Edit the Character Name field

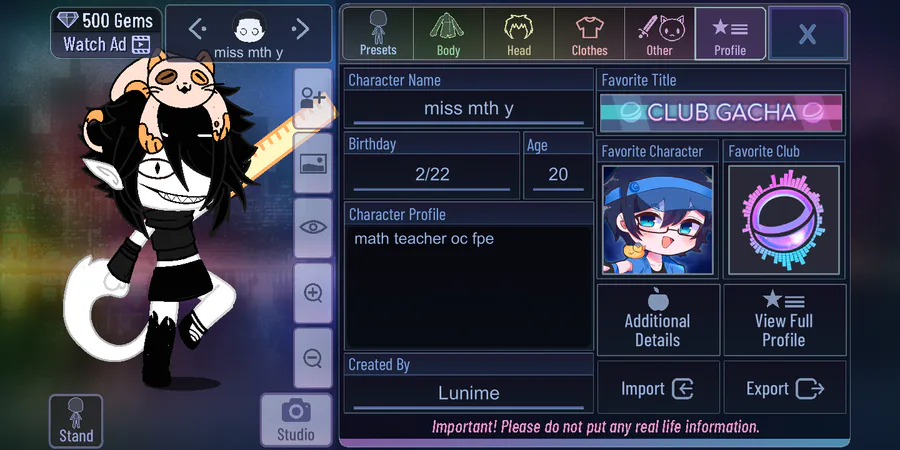point(468,108)
